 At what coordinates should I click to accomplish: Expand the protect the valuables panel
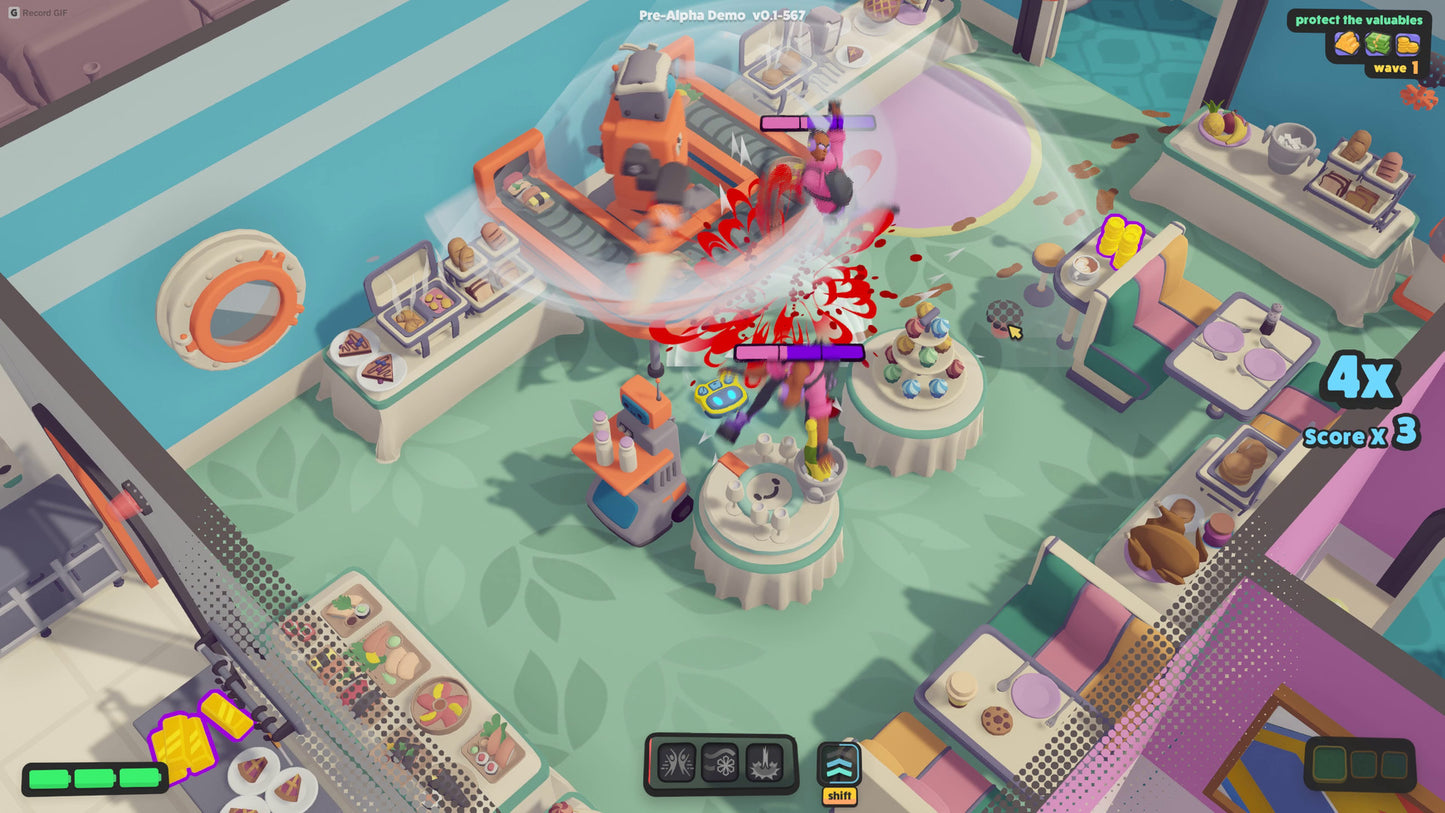pos(1360,19)
